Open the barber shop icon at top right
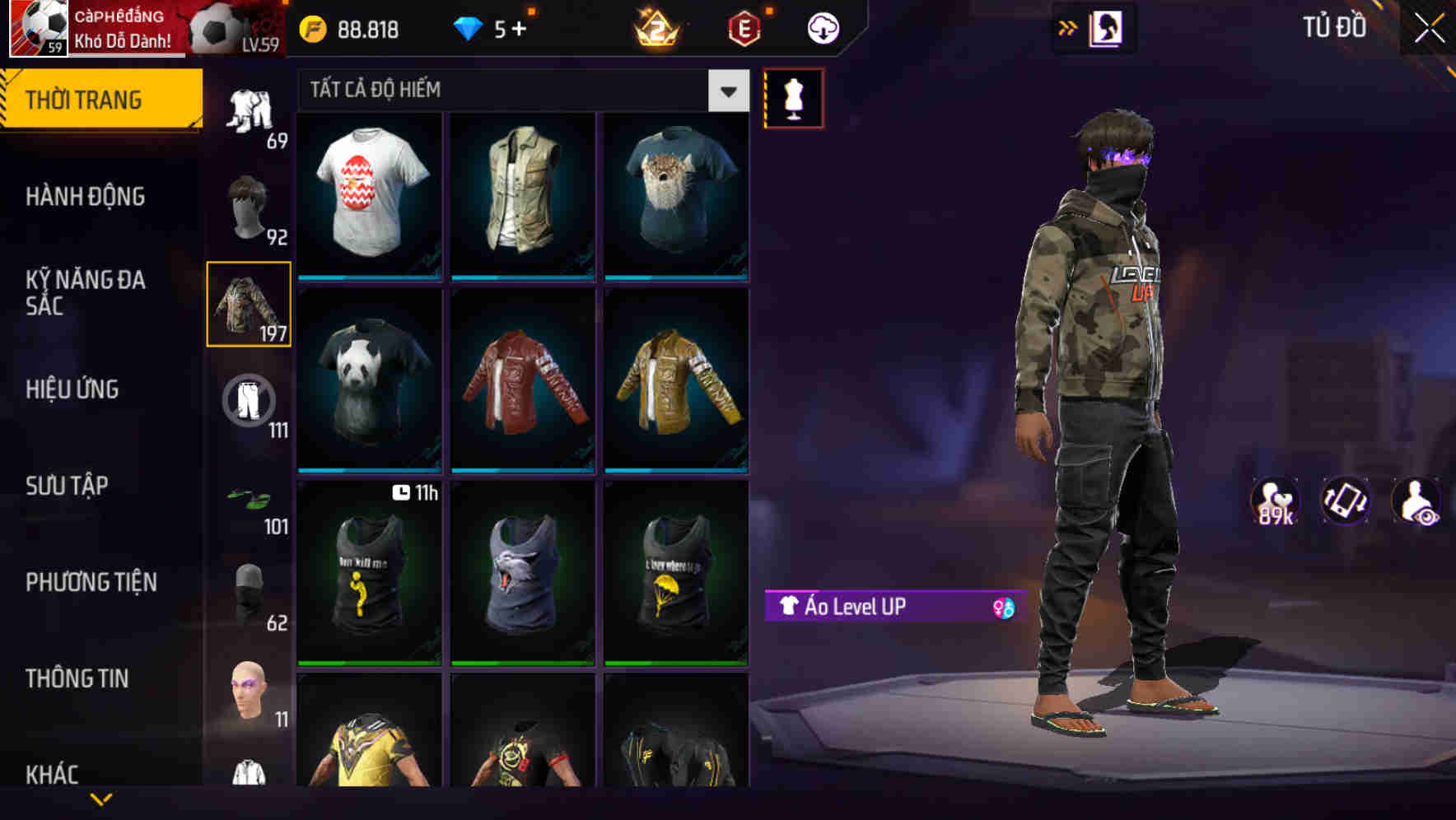 pos(1105,27)
